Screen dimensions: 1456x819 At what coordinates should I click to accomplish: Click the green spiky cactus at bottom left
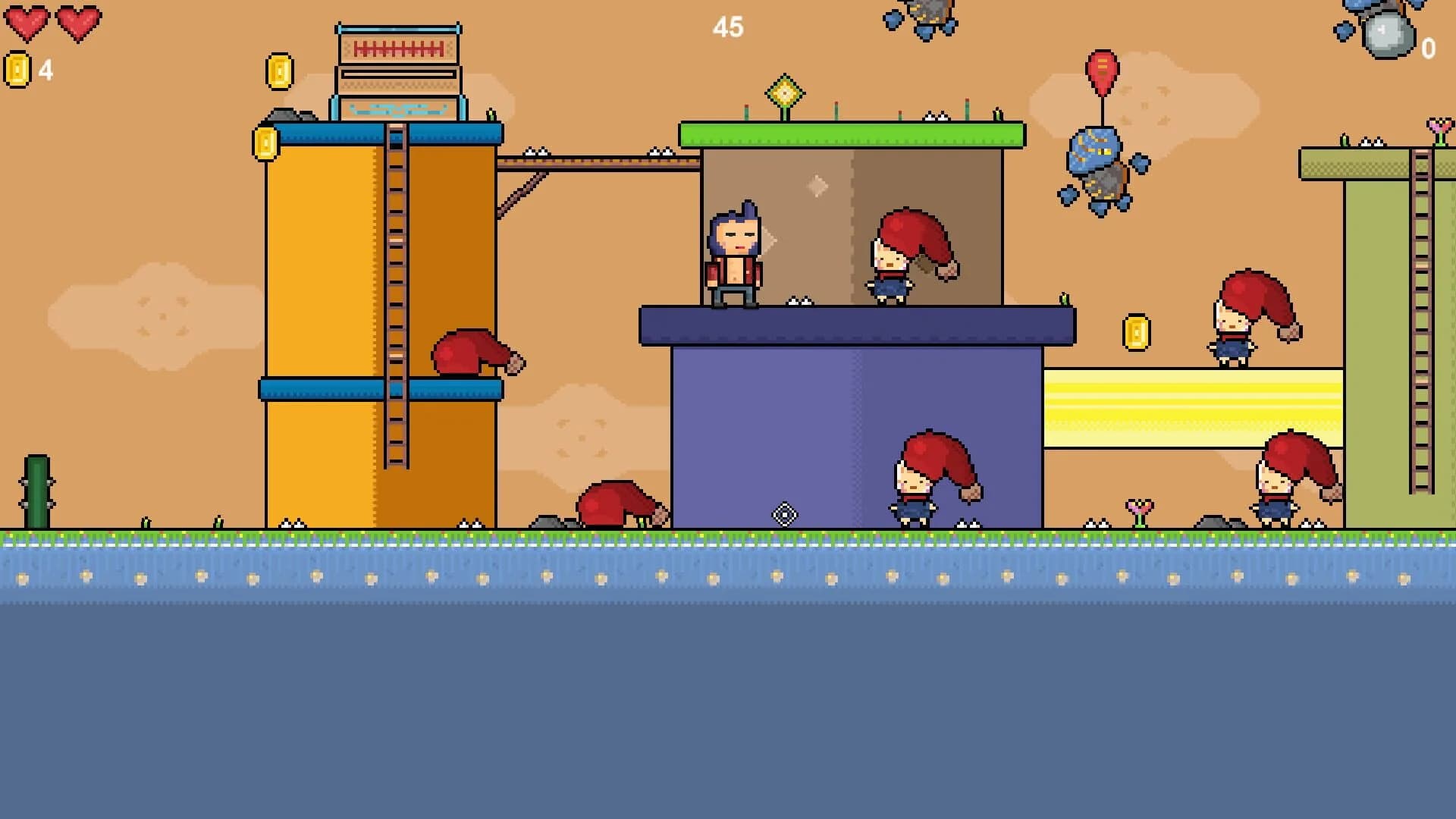point(36,493)
